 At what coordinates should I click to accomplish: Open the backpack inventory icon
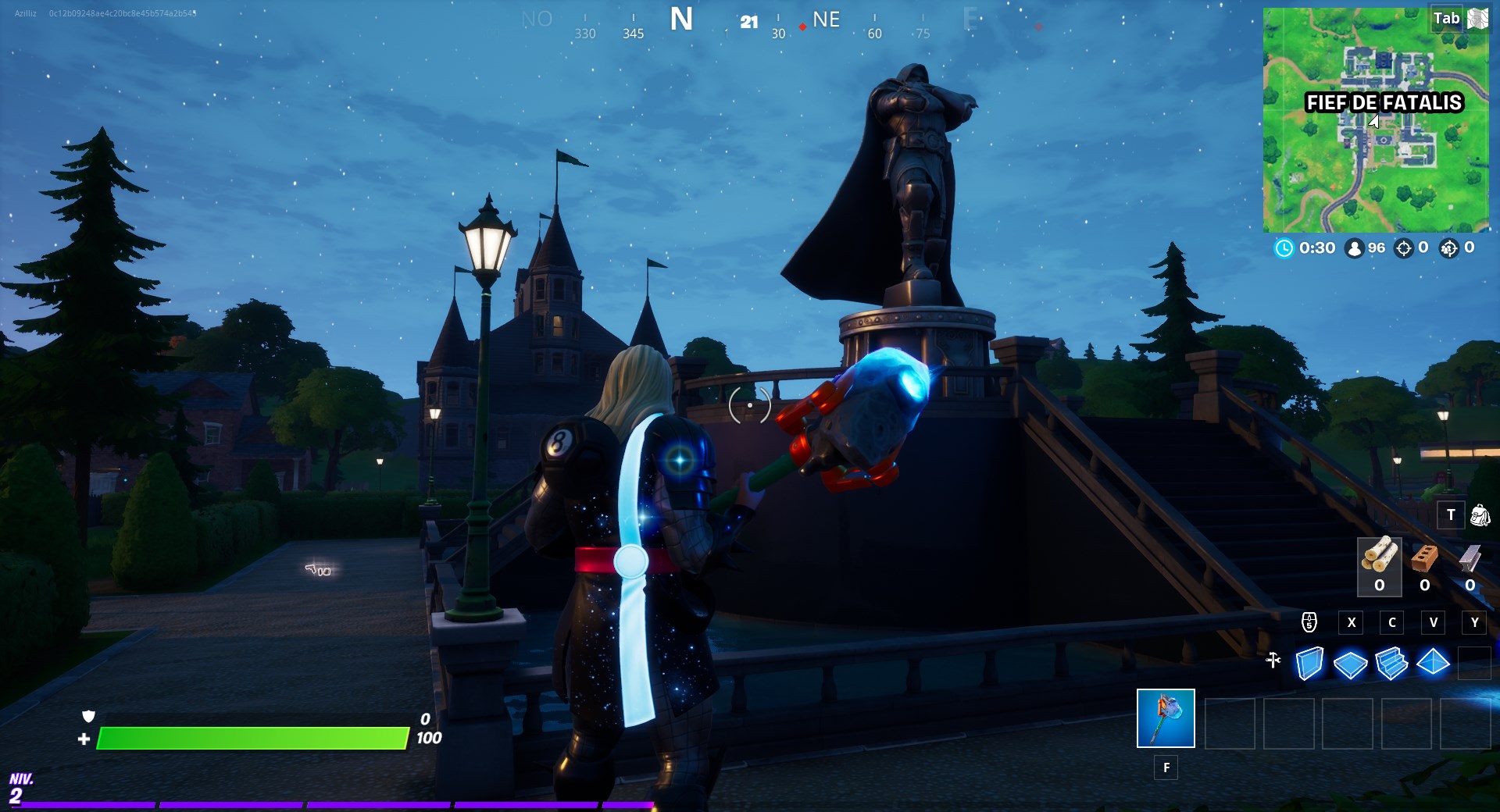tap(1479, 515)
